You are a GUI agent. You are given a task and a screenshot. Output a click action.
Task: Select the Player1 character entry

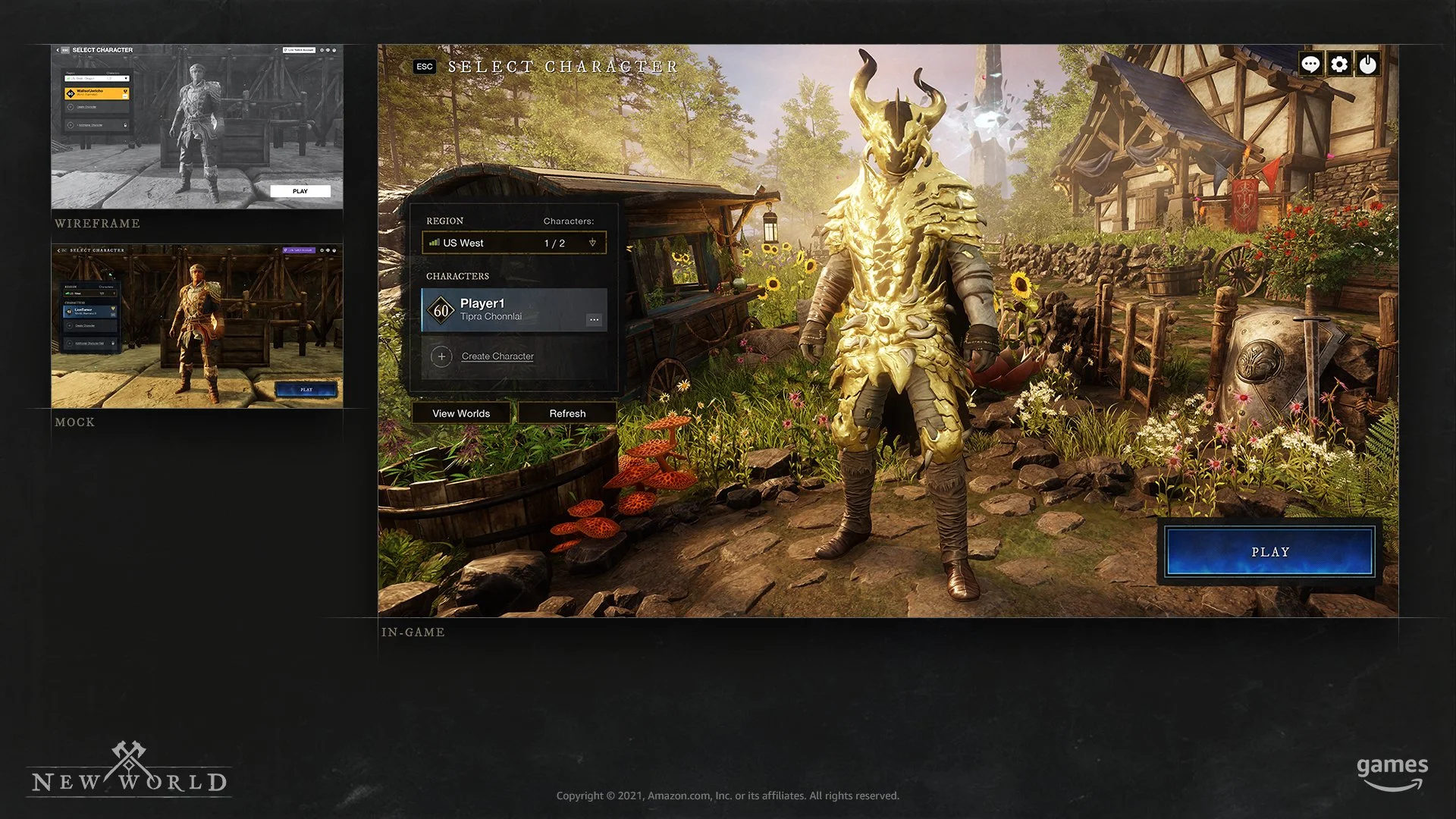[500, 309]
